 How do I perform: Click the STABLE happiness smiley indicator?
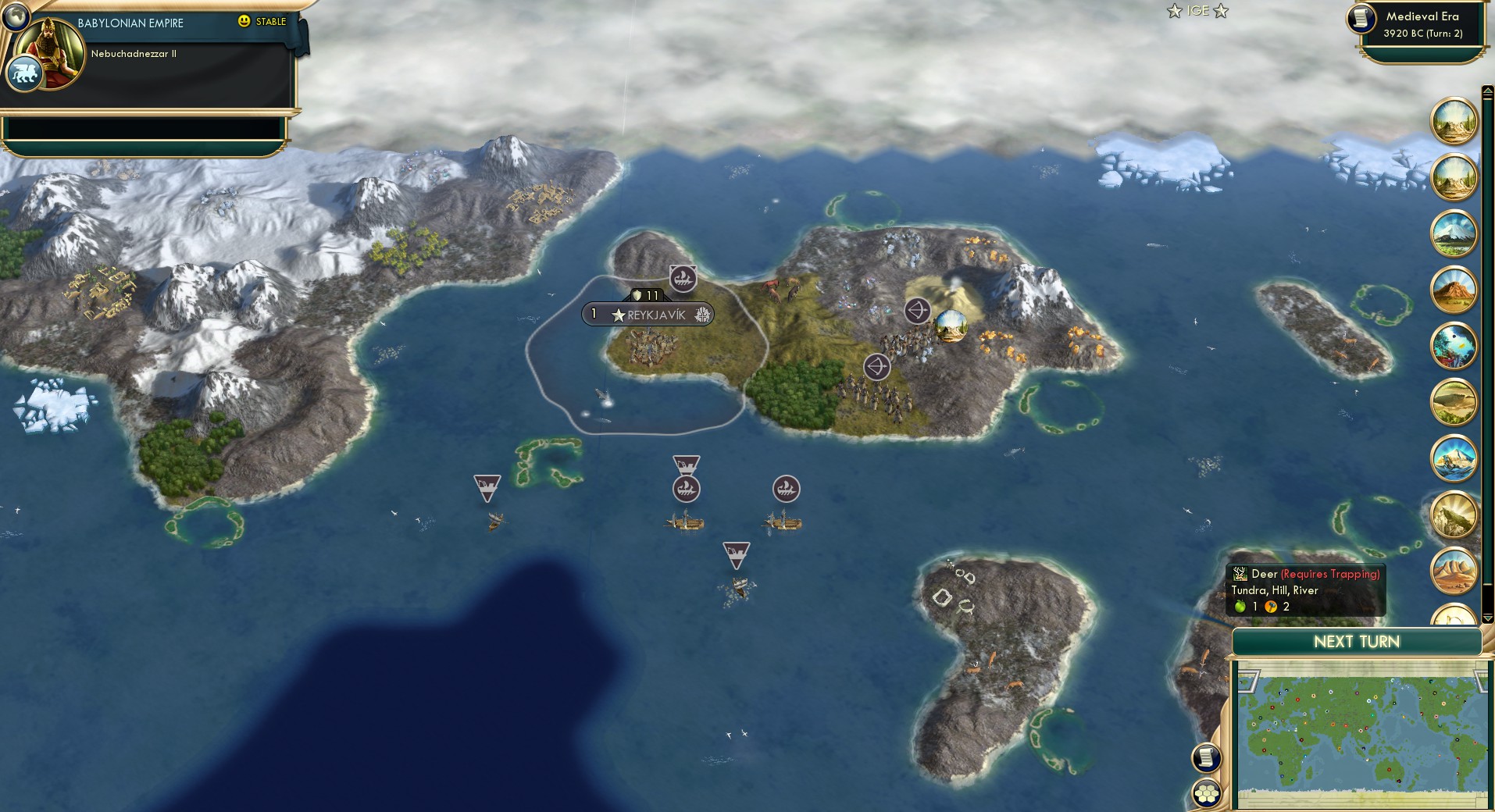(x=245, y=22)
